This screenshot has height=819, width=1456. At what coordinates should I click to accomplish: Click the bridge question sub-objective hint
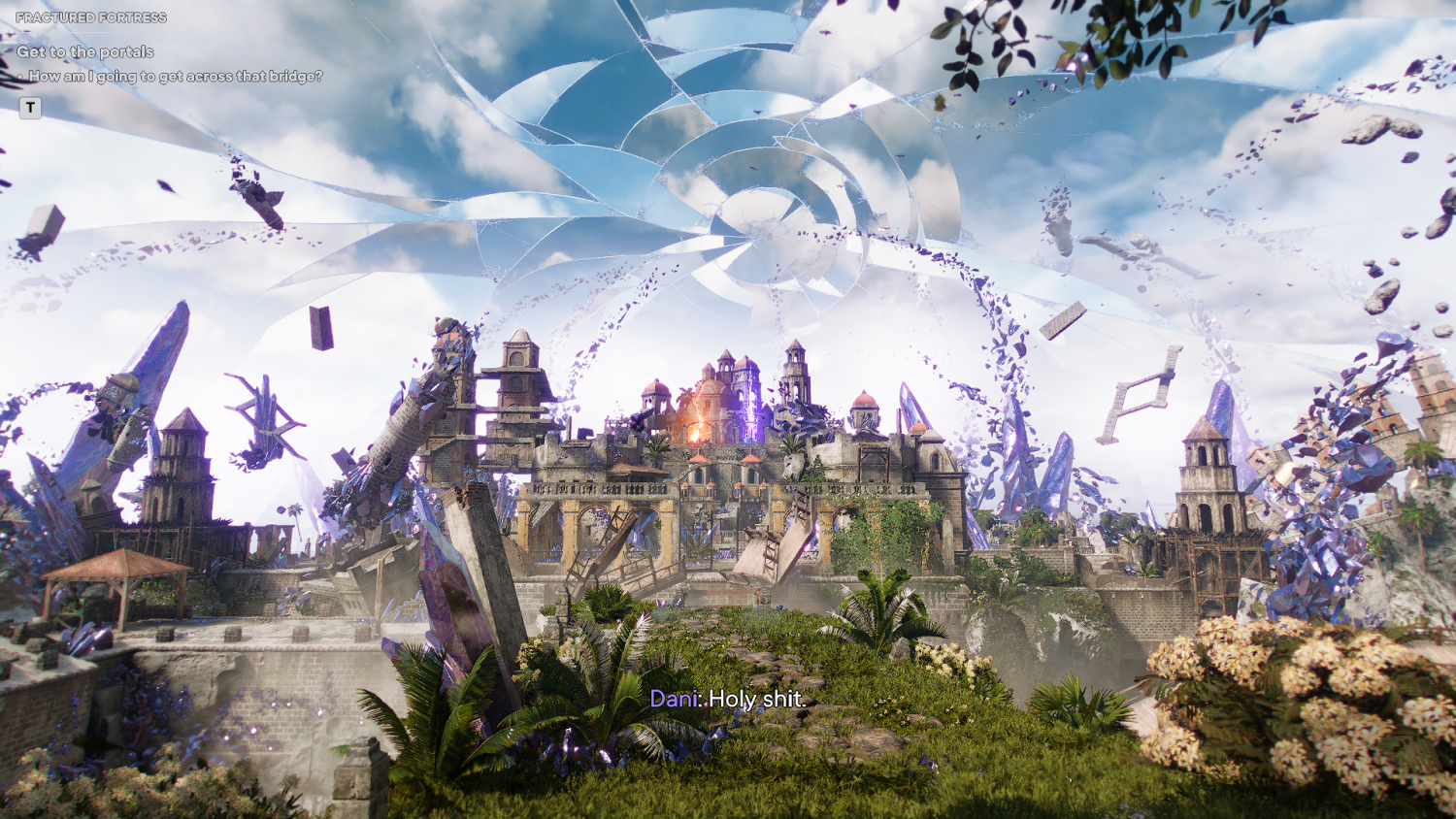click(x=175, y=76)
